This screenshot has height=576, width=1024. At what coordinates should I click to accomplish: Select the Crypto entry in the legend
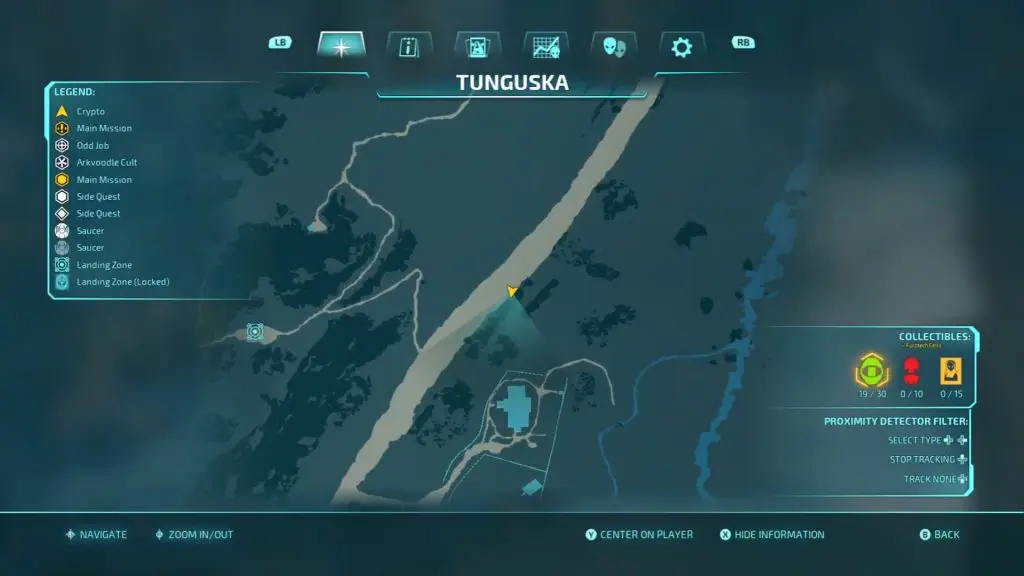[90, 111]
